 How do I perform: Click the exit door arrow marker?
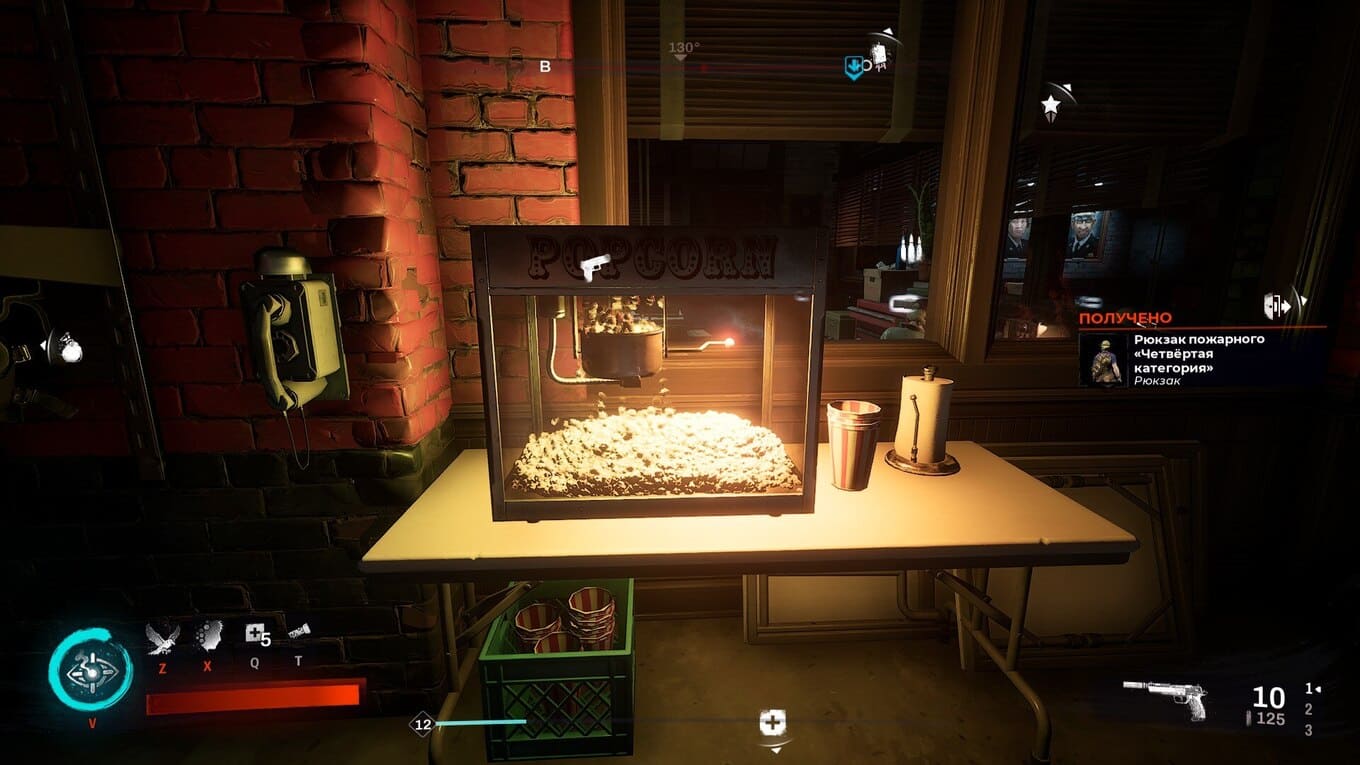tap(1278, 307)
